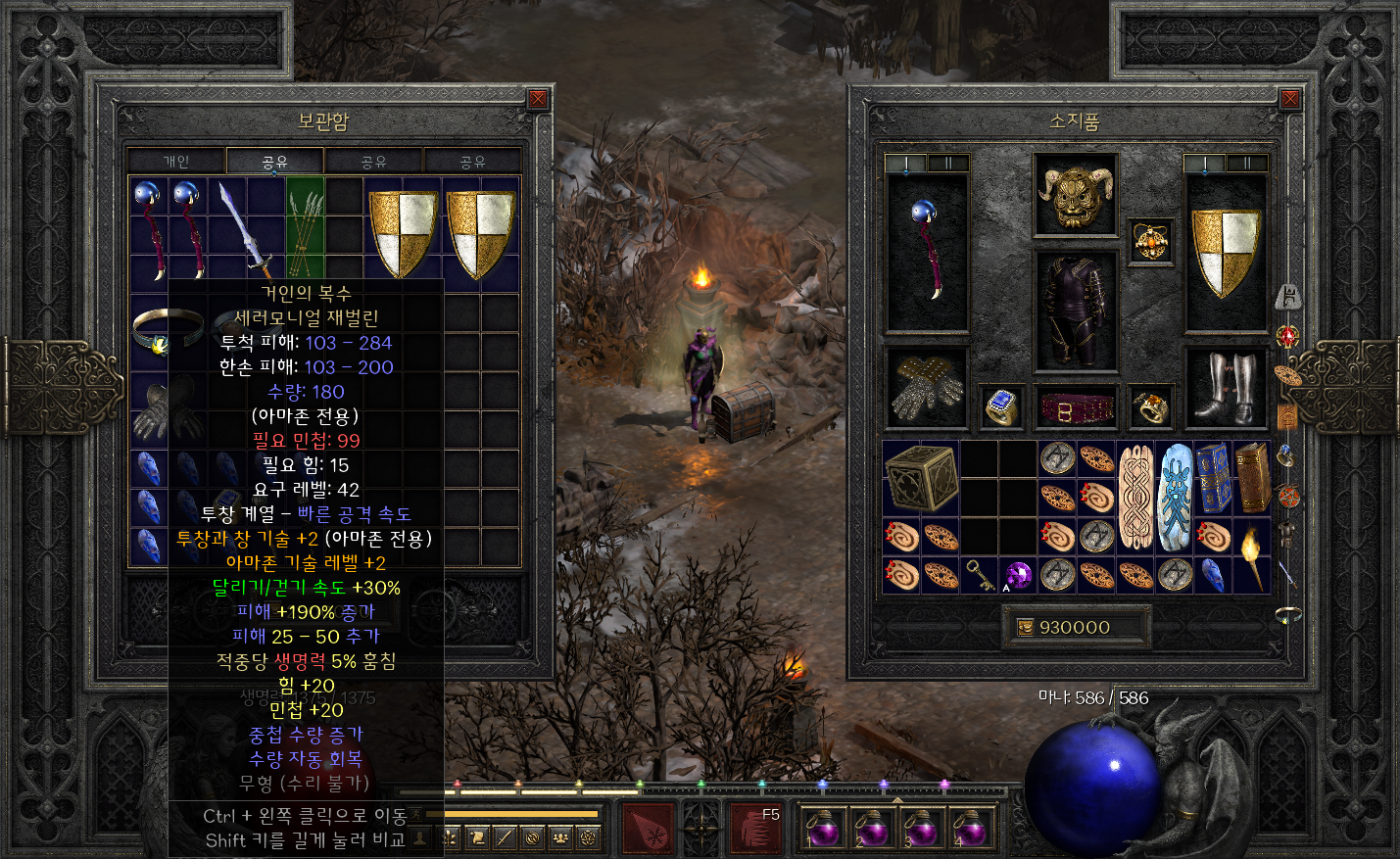Click the equipped horned mask helmet
This screenshot has width=1400, height=859.
point(1076,195)
